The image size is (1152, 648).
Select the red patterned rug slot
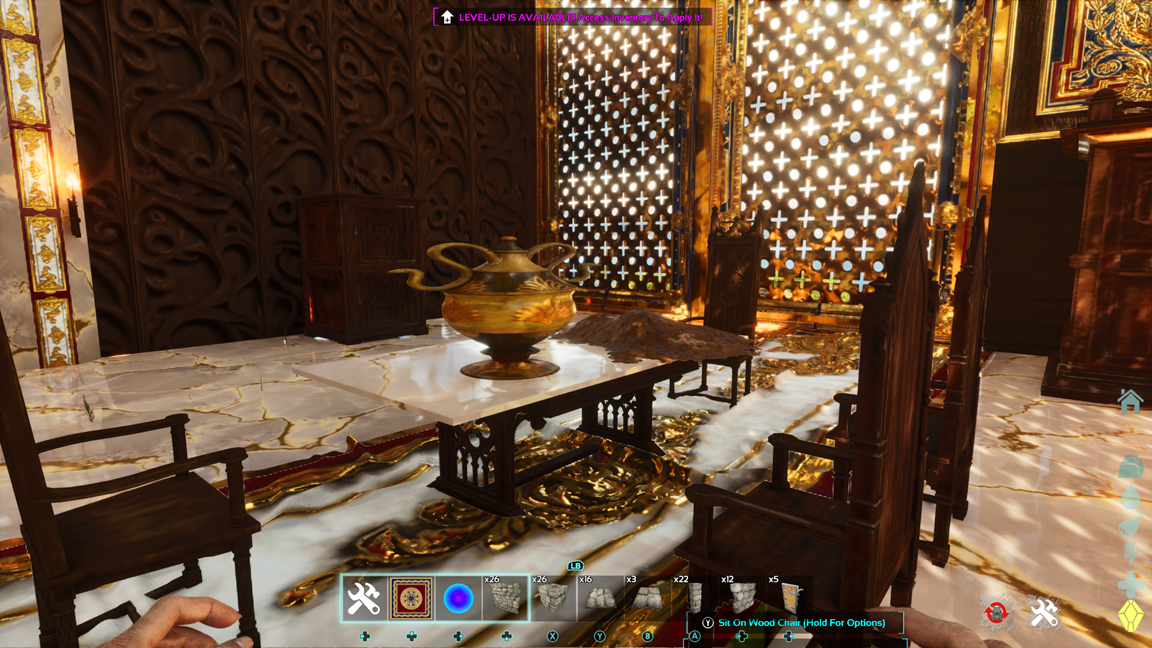[411, 598]
